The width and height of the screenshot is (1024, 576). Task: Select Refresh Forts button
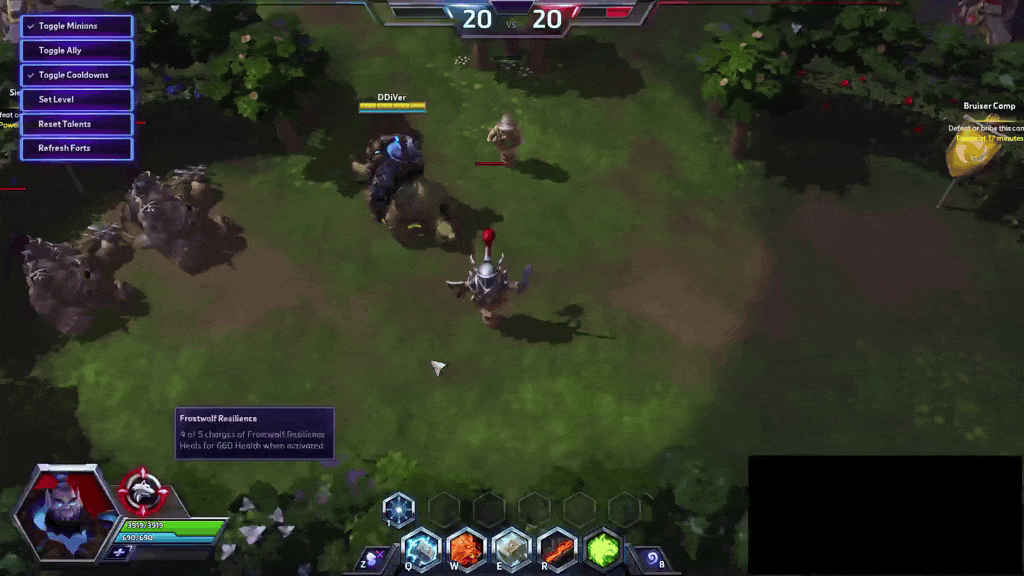pyautogui.click(x=76, y=148)
